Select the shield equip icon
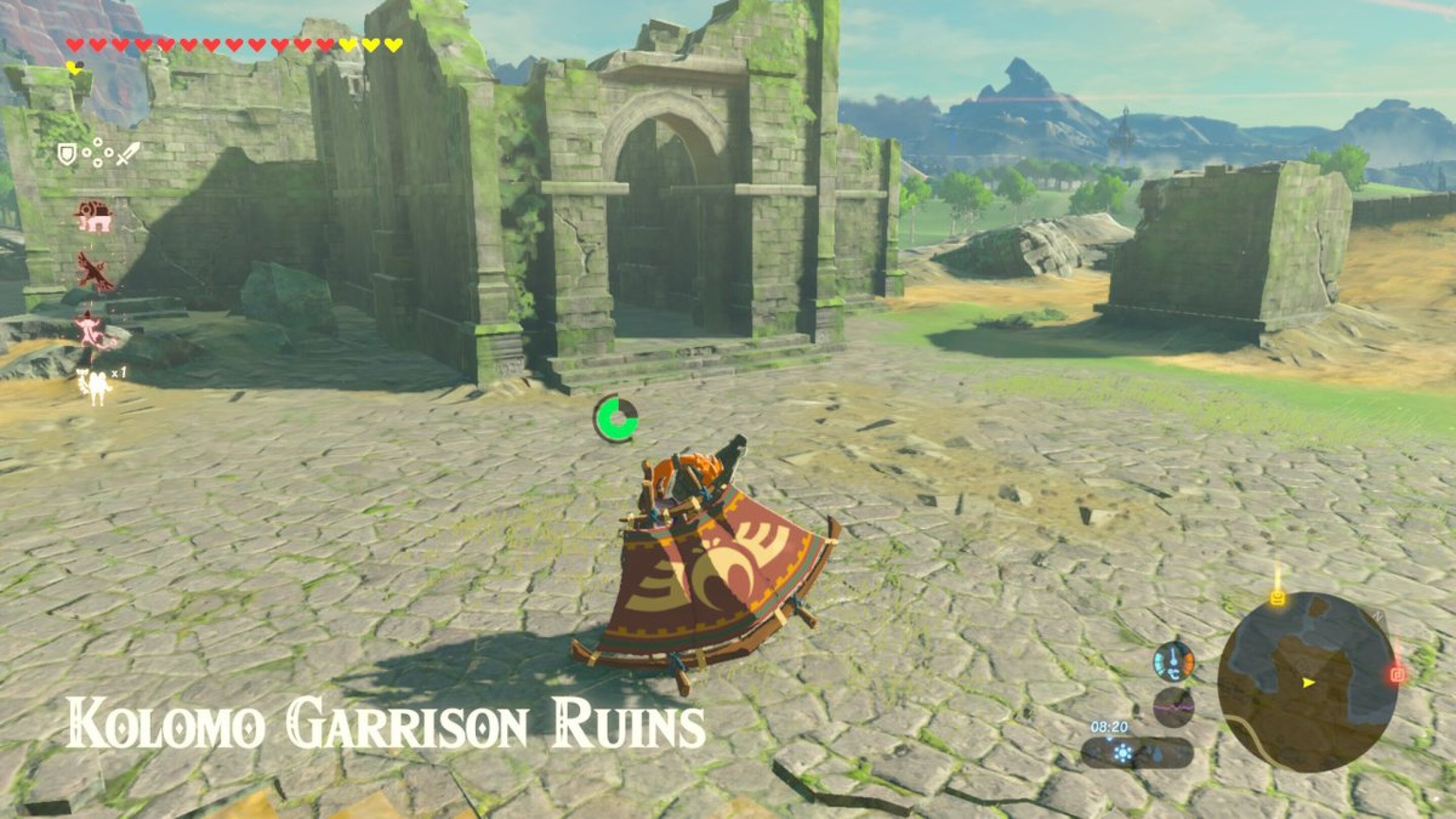This screenshot has height=819, width=1456. click(x=68, y=154)
